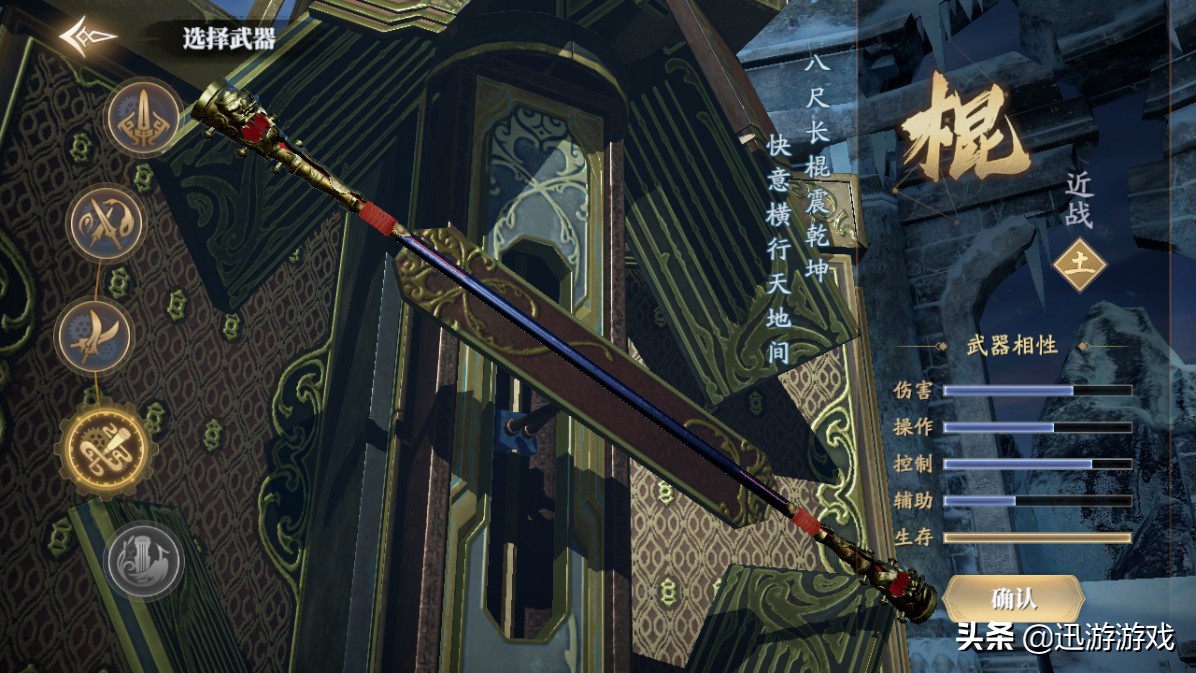Choose the greyed-out bottom weapon icon
Image resolution: width=1196 pixels, height=673 pixels.
point(144,561)
